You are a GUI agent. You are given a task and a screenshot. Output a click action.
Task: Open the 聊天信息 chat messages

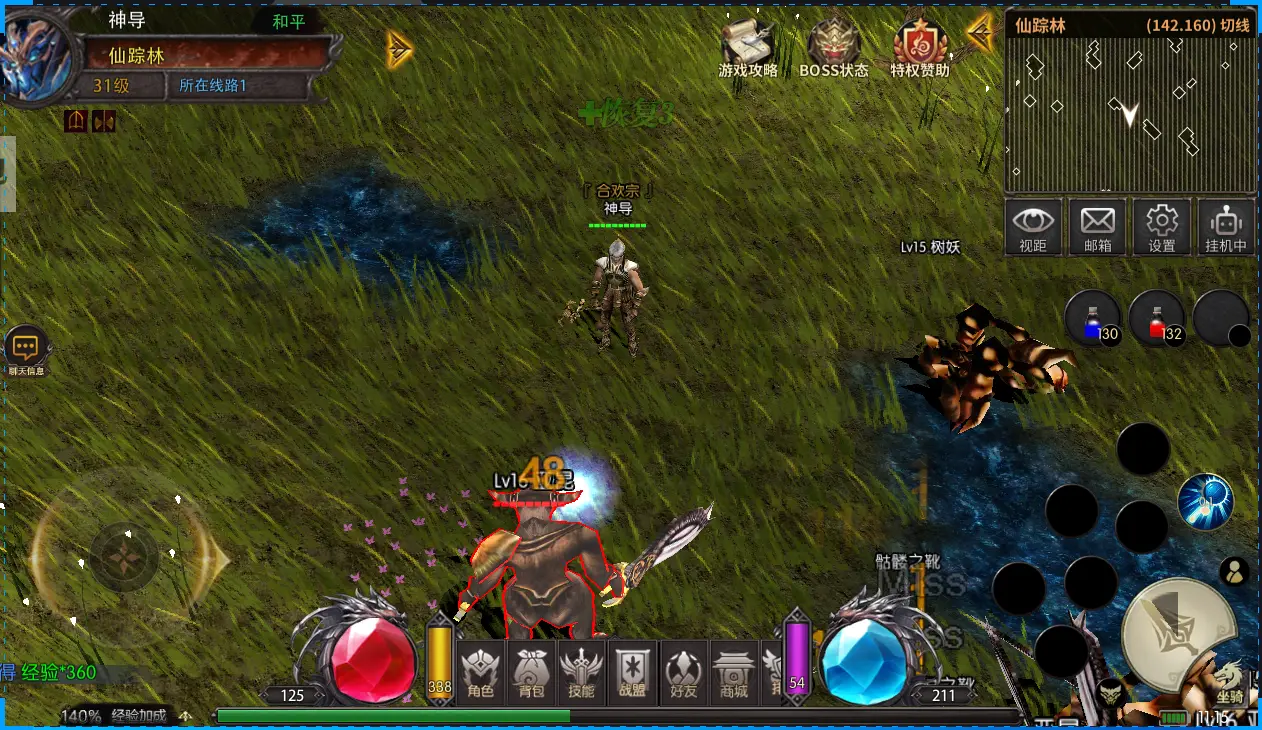point(26,350)
